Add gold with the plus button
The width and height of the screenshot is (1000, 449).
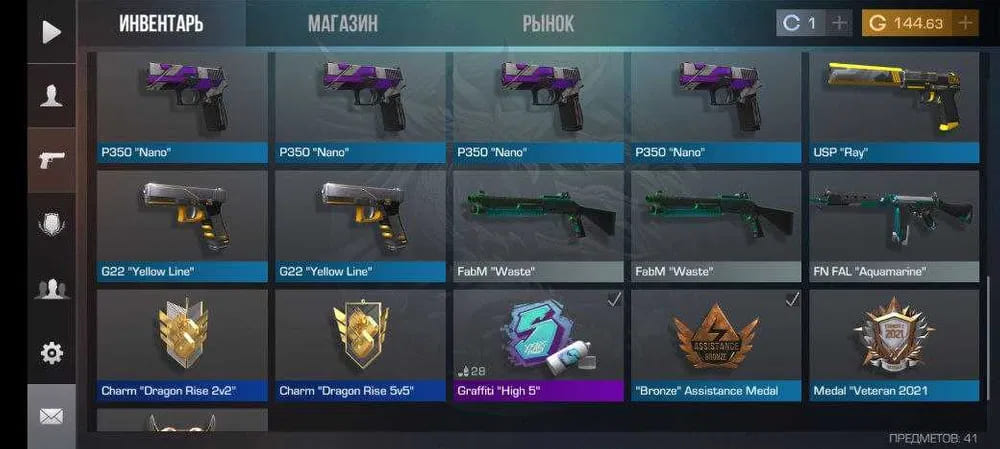pyautogui.click(x=965, y=23)
